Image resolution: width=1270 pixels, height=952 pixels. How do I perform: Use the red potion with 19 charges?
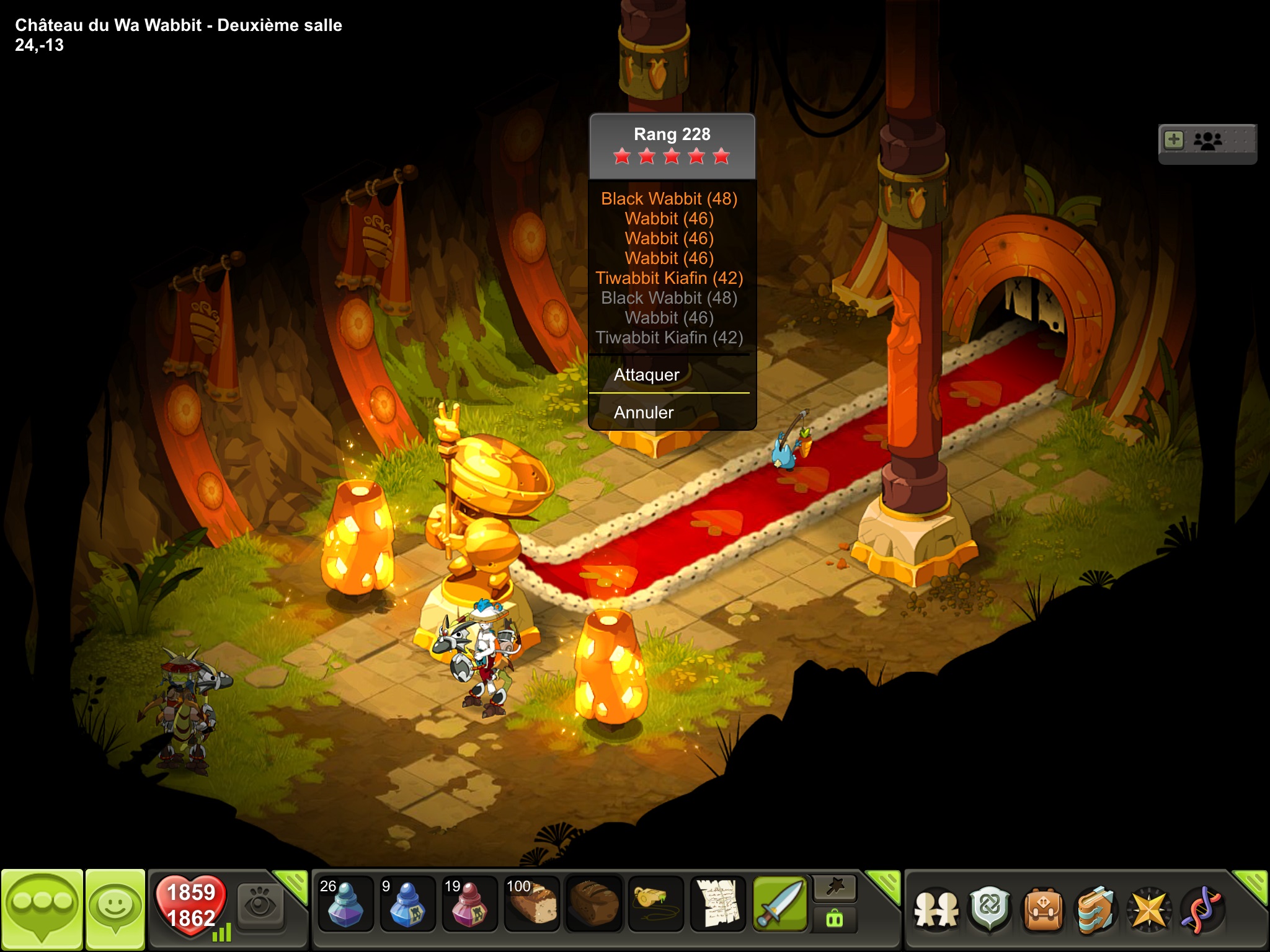pyautogui.click(x=469, y=904)
